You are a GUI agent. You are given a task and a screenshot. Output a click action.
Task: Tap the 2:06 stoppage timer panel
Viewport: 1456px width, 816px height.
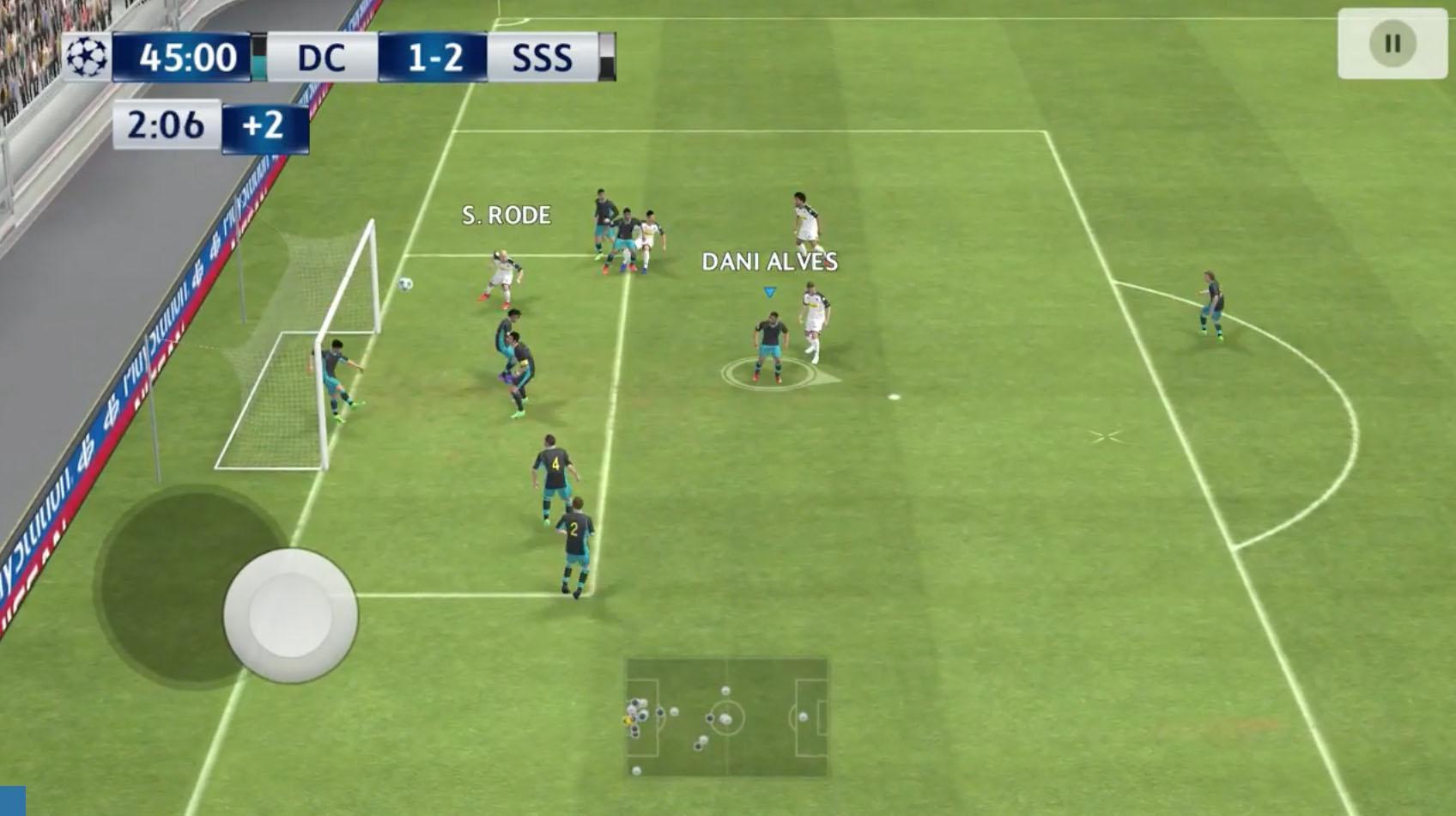tap(166, 126)
